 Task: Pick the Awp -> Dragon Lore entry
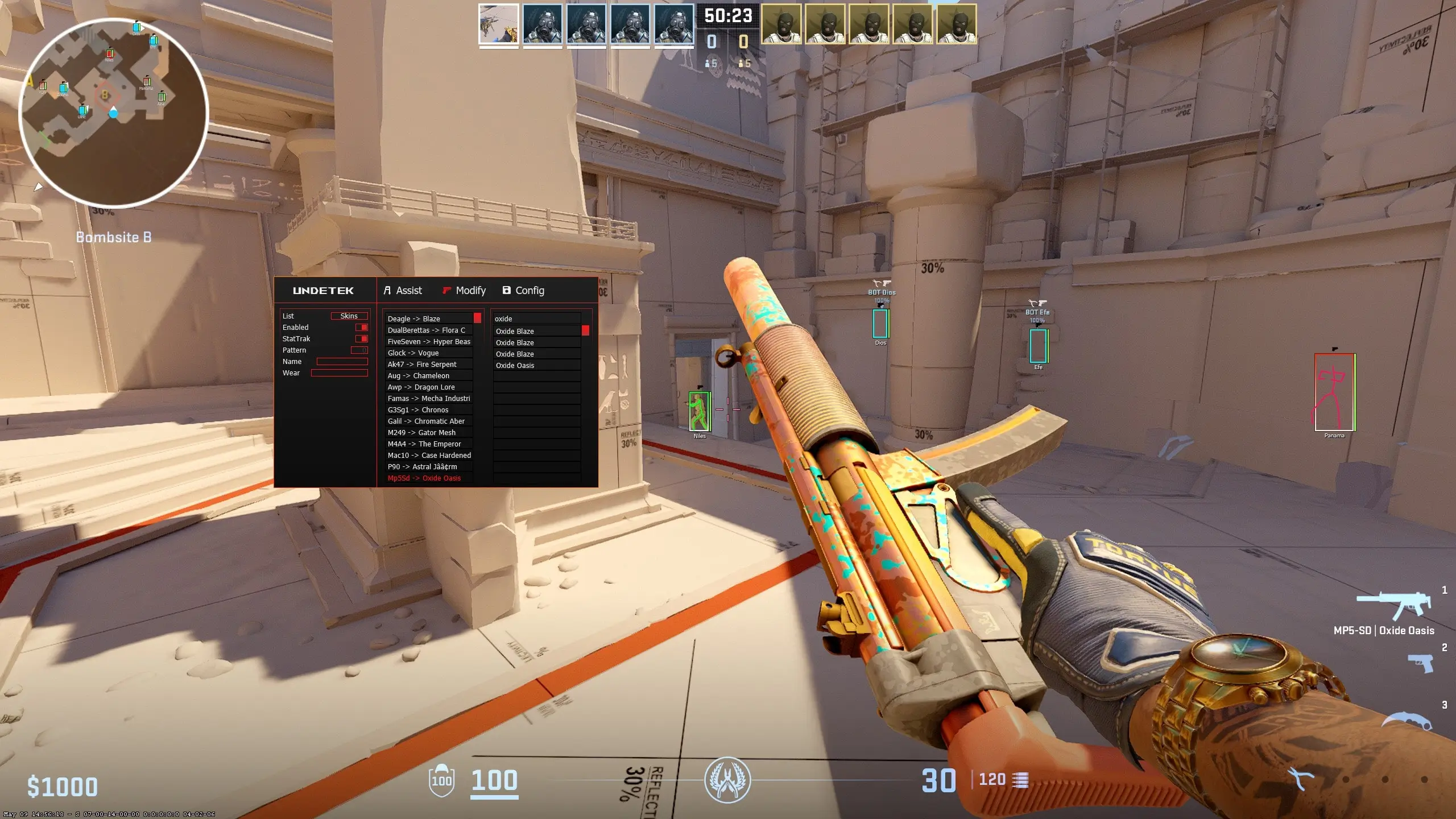[x=429, y=387]
